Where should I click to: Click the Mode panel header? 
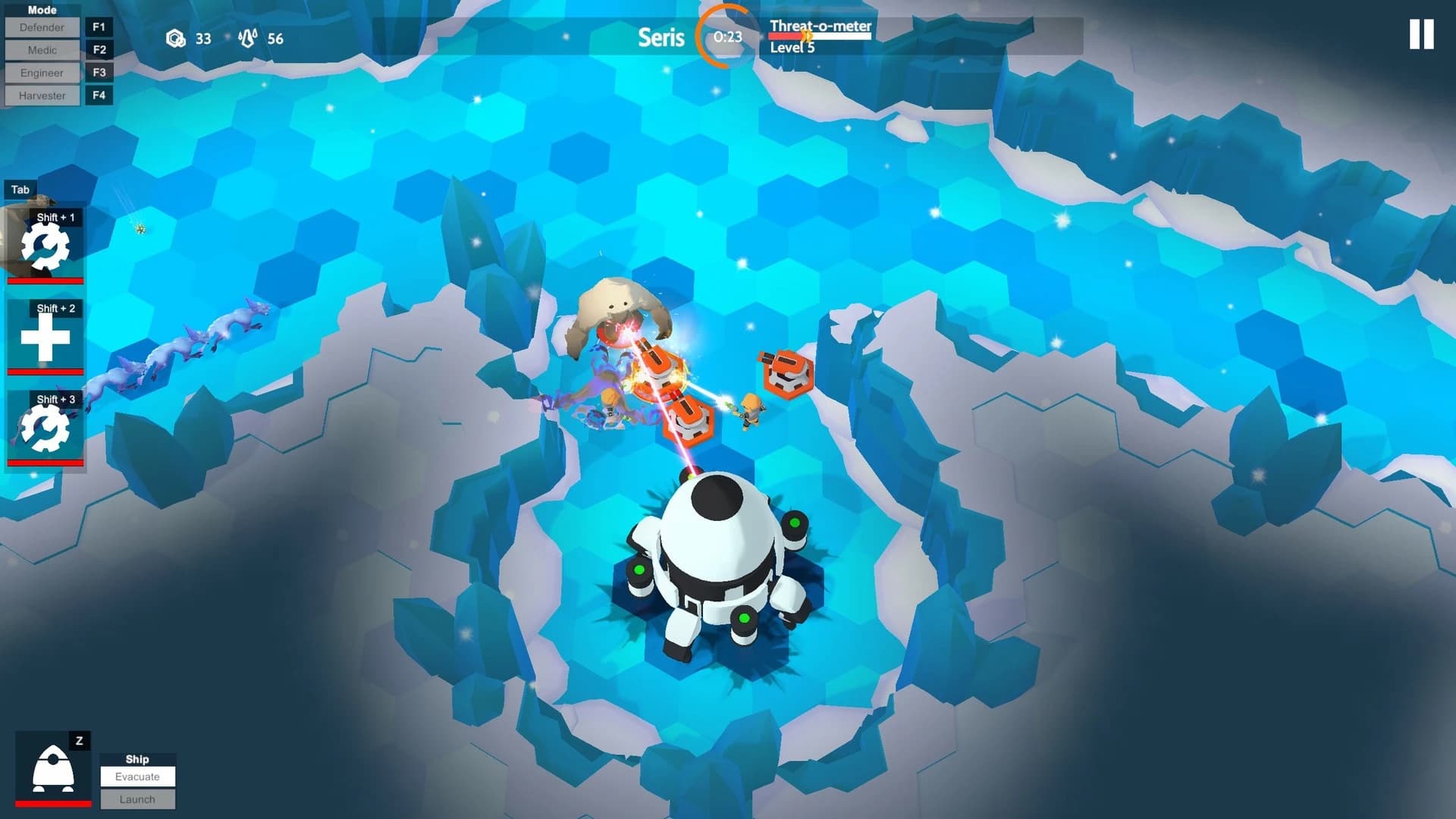click(42, 9)
